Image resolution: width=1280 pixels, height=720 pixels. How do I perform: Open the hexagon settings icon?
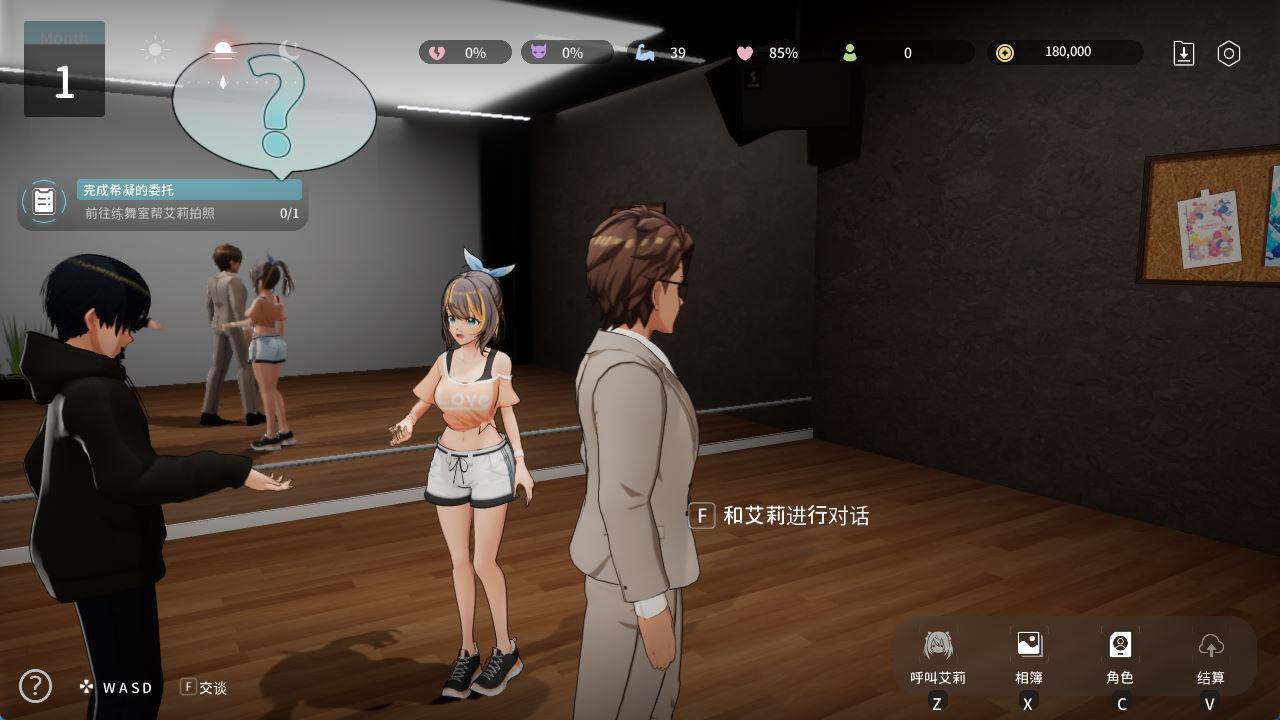(1229, 54)
